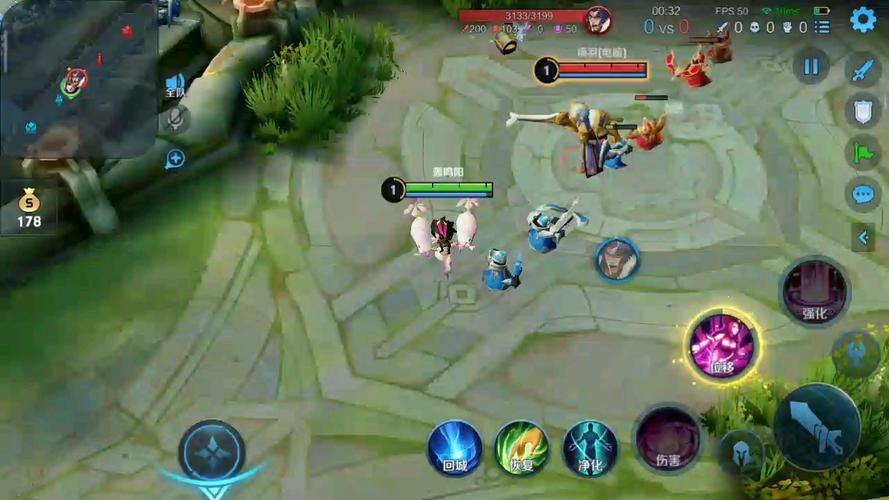889x500 pixels.
Task: Pause the match with the pause button
Action: click(x=811, y=67)
